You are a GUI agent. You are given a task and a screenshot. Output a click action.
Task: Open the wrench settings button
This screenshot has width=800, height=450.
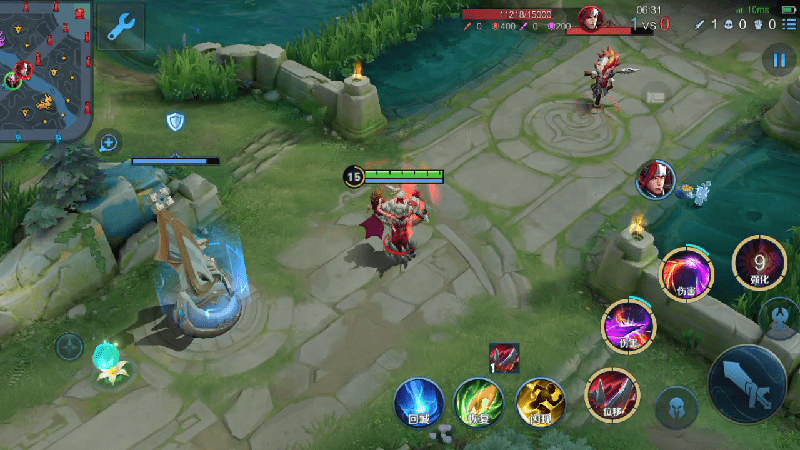click(122, 26)
